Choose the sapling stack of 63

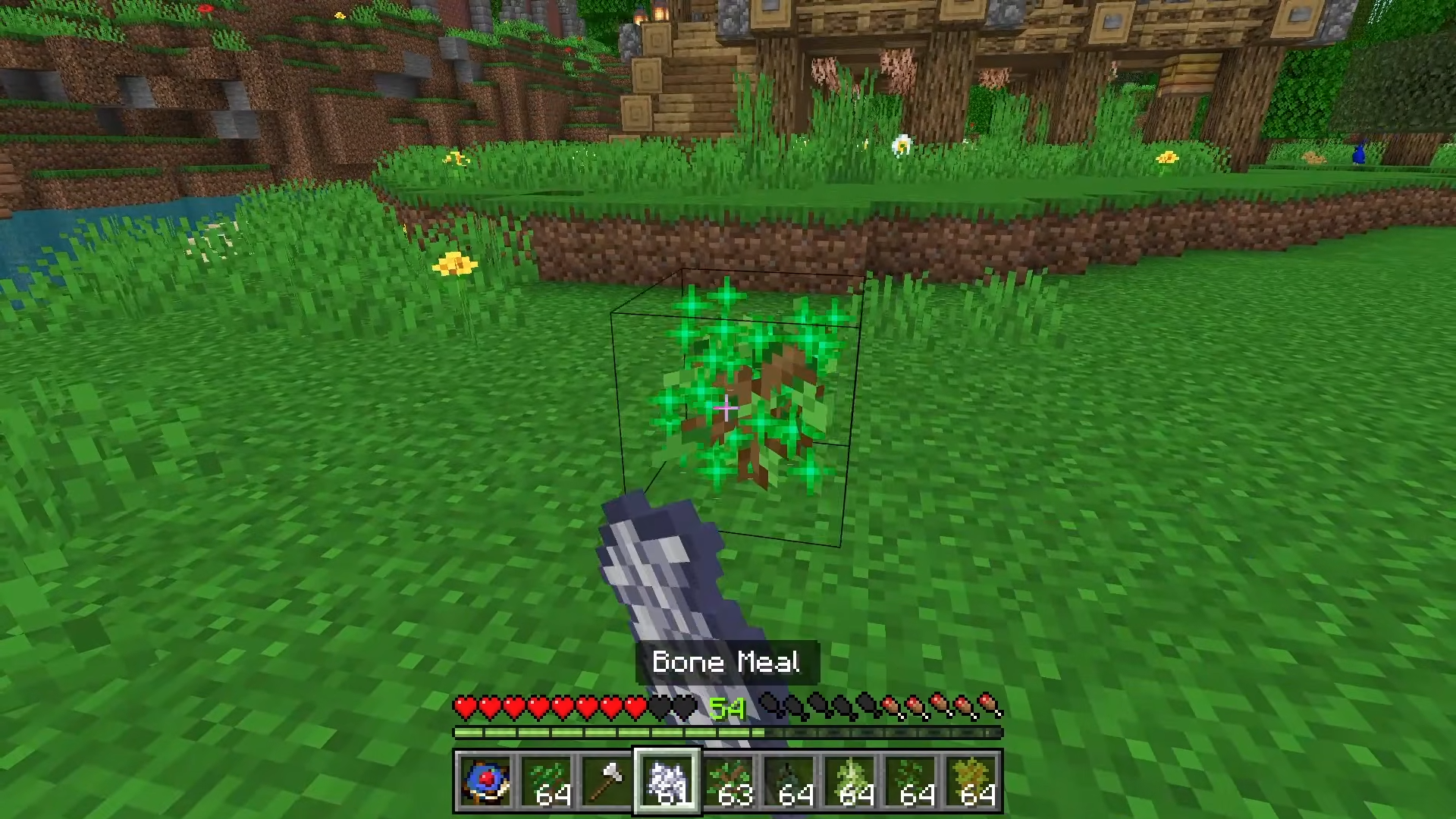coord(728,781)
